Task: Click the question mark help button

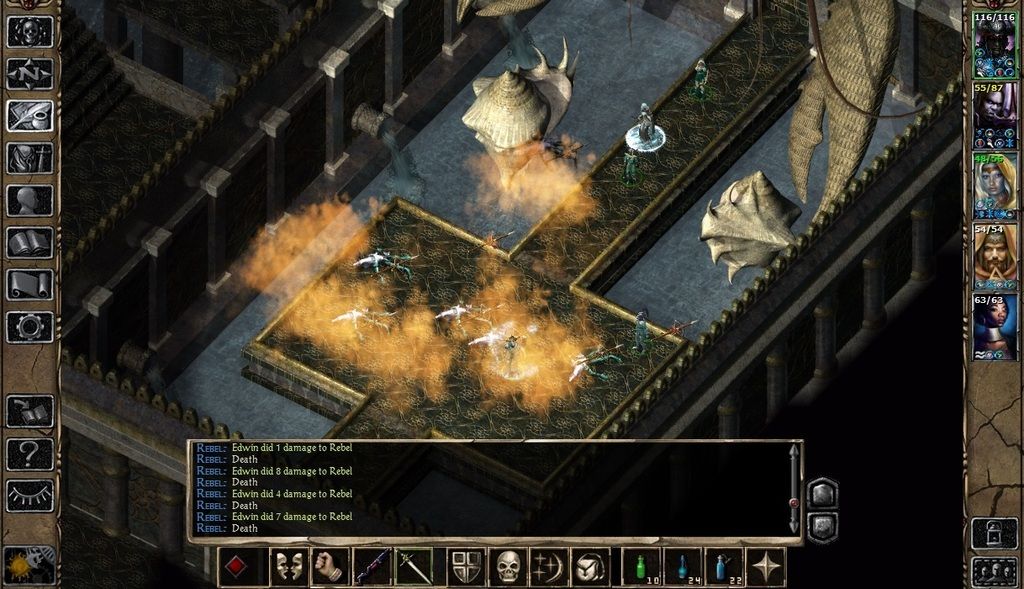Action: pyautogui.click(x=30, y=454)
